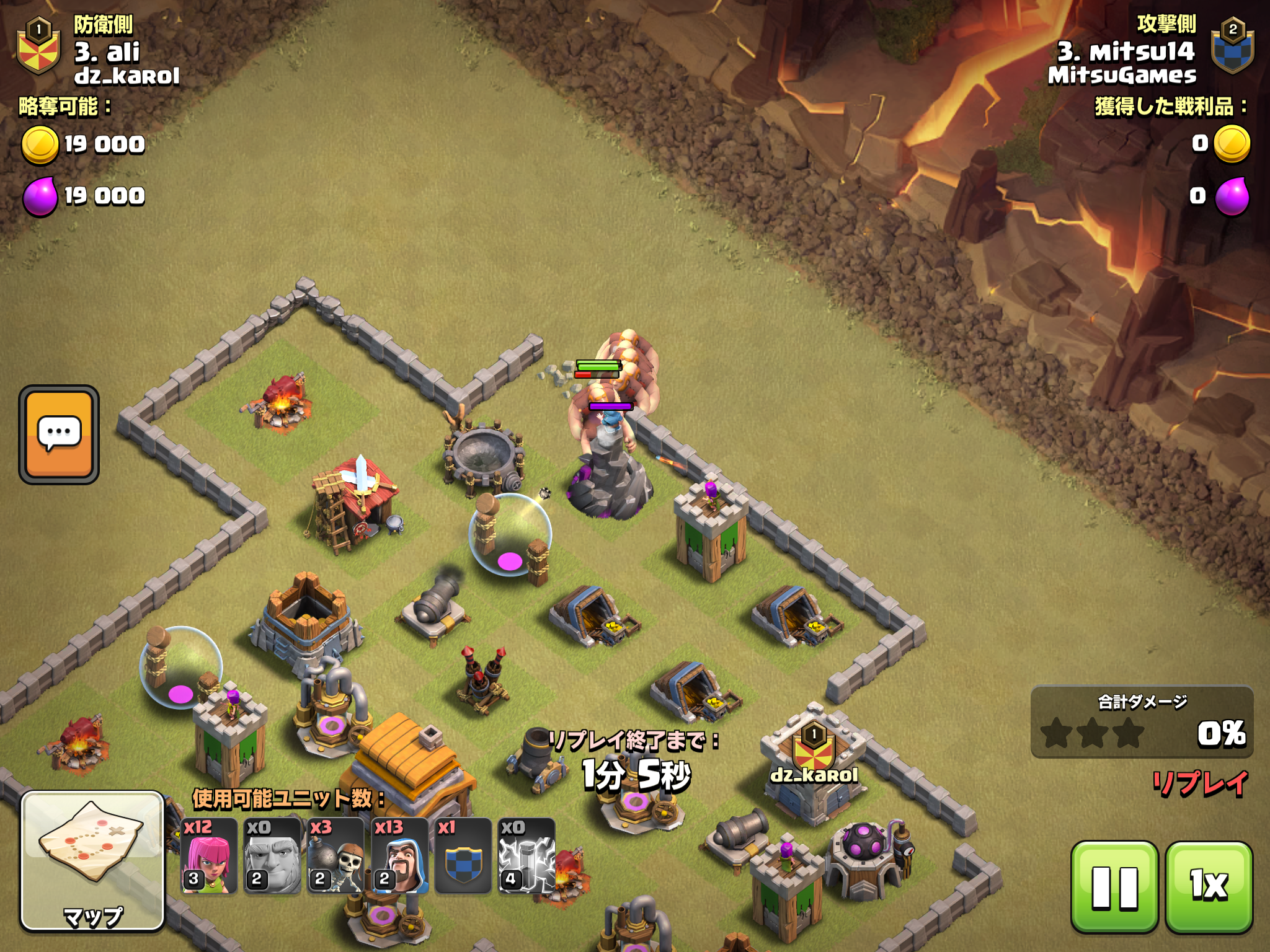Select the Lightning Spell card
Image resolution: width=1270 pixels, height=952 pixels.
[526, 856]
